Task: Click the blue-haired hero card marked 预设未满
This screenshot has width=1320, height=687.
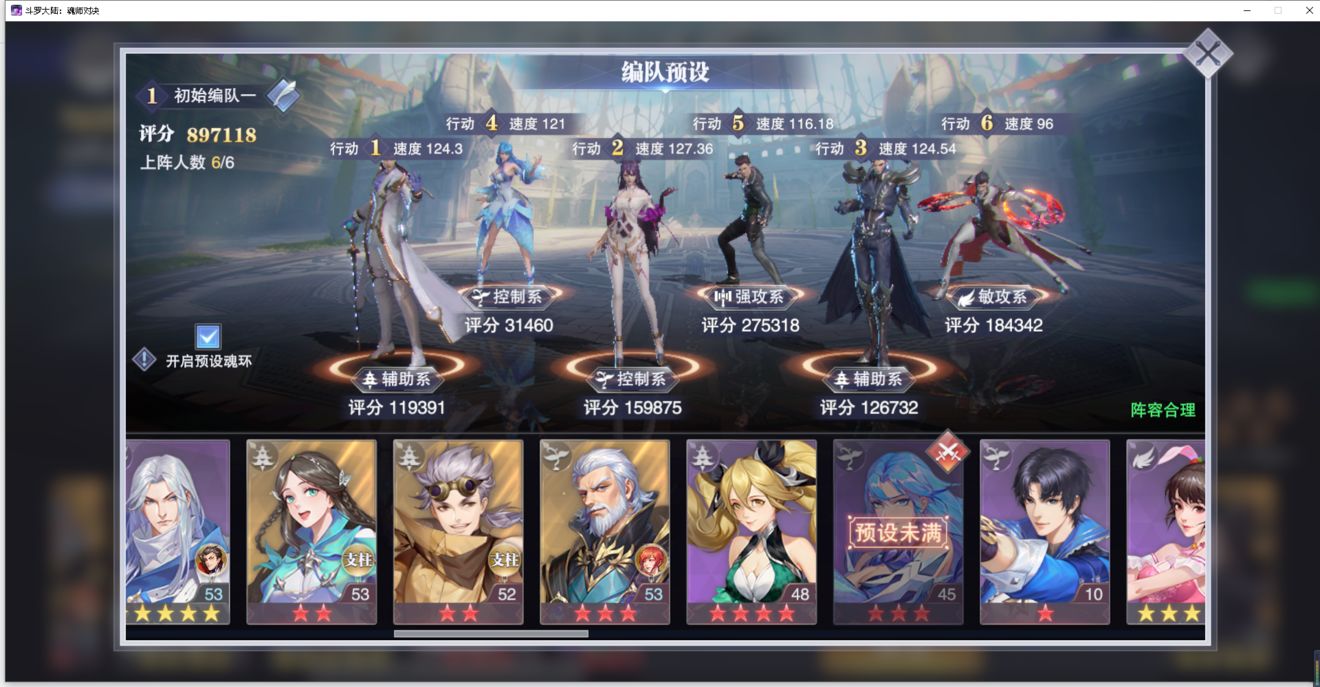Action: pos(898,530)
